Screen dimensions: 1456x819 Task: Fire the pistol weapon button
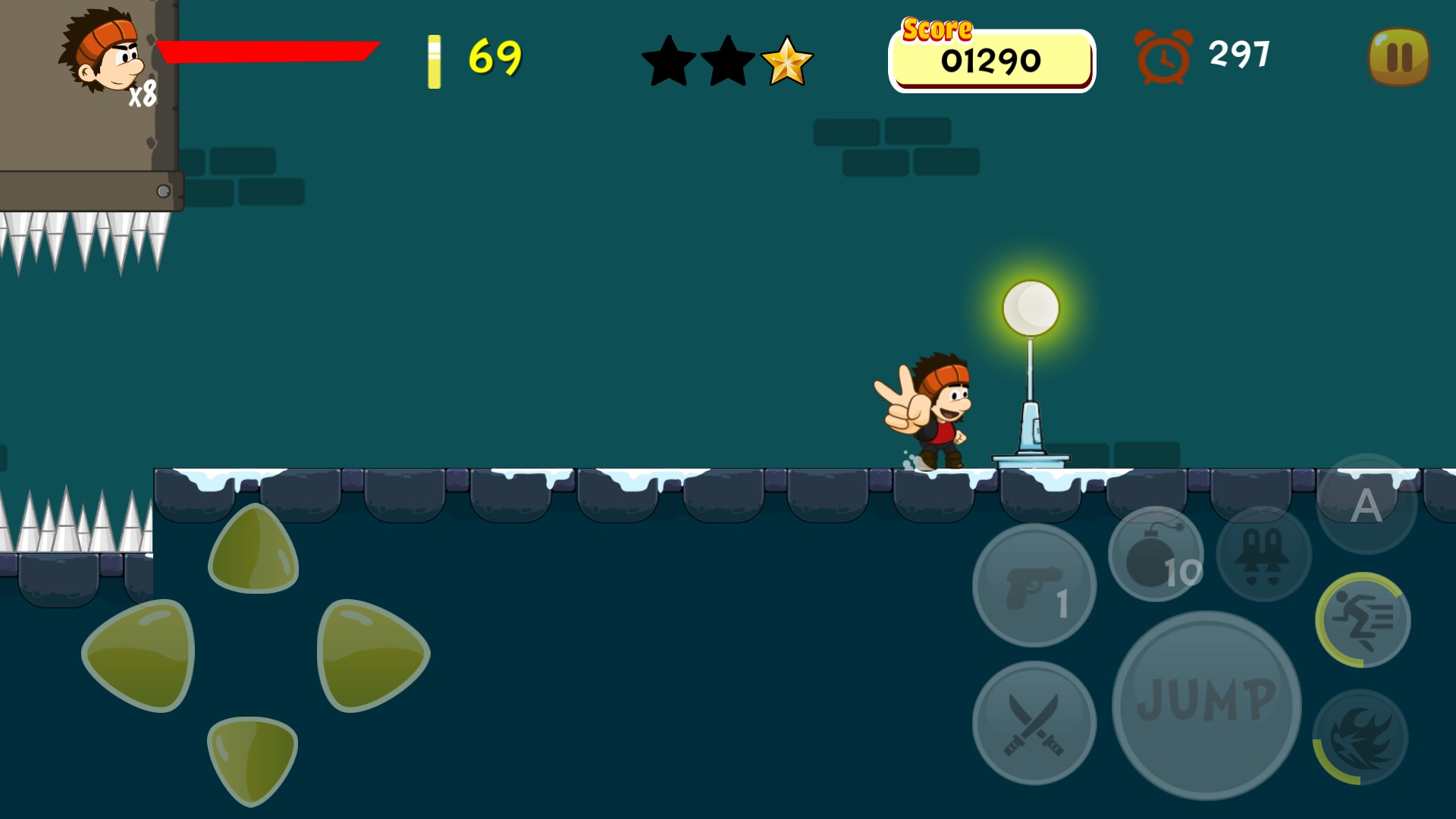point(1034,585)
